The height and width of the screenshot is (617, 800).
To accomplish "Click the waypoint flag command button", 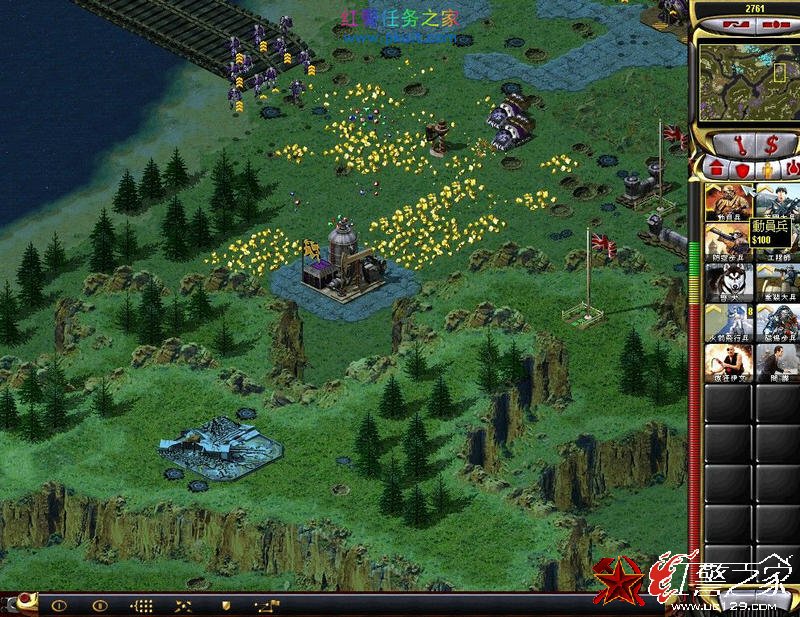I will 267,605.
